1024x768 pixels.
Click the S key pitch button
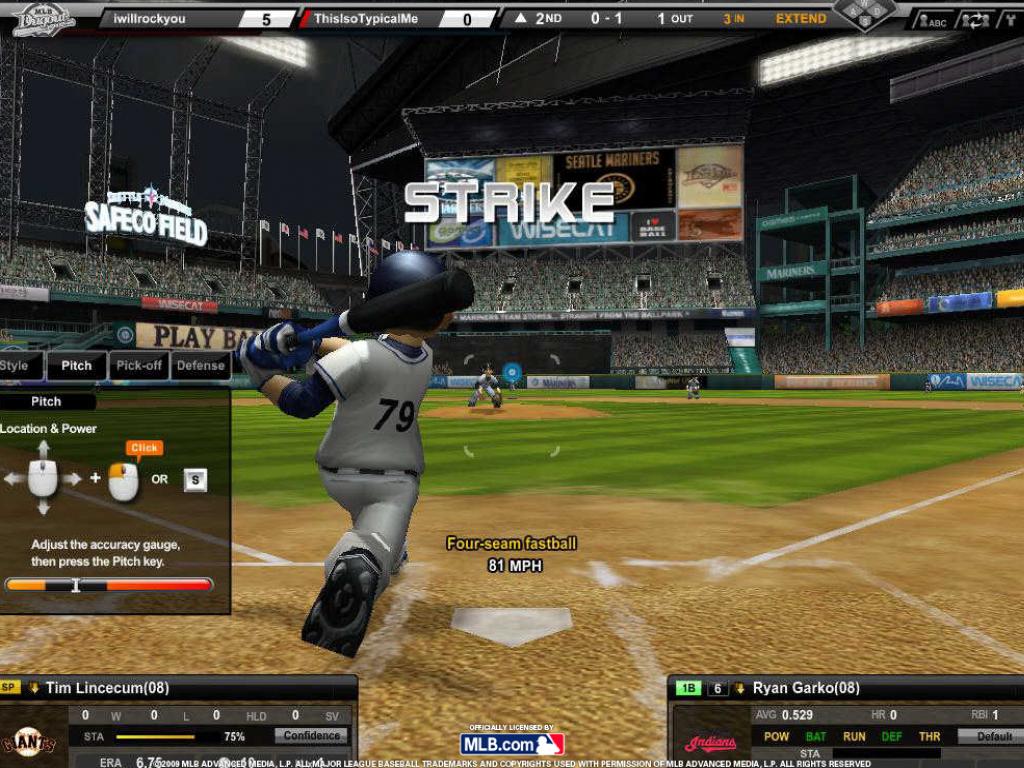click(195, 480)
